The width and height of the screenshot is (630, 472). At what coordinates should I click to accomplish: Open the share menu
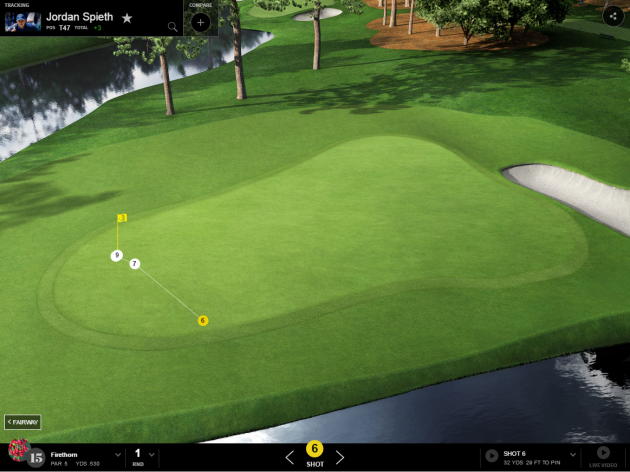tap(612, 15)
